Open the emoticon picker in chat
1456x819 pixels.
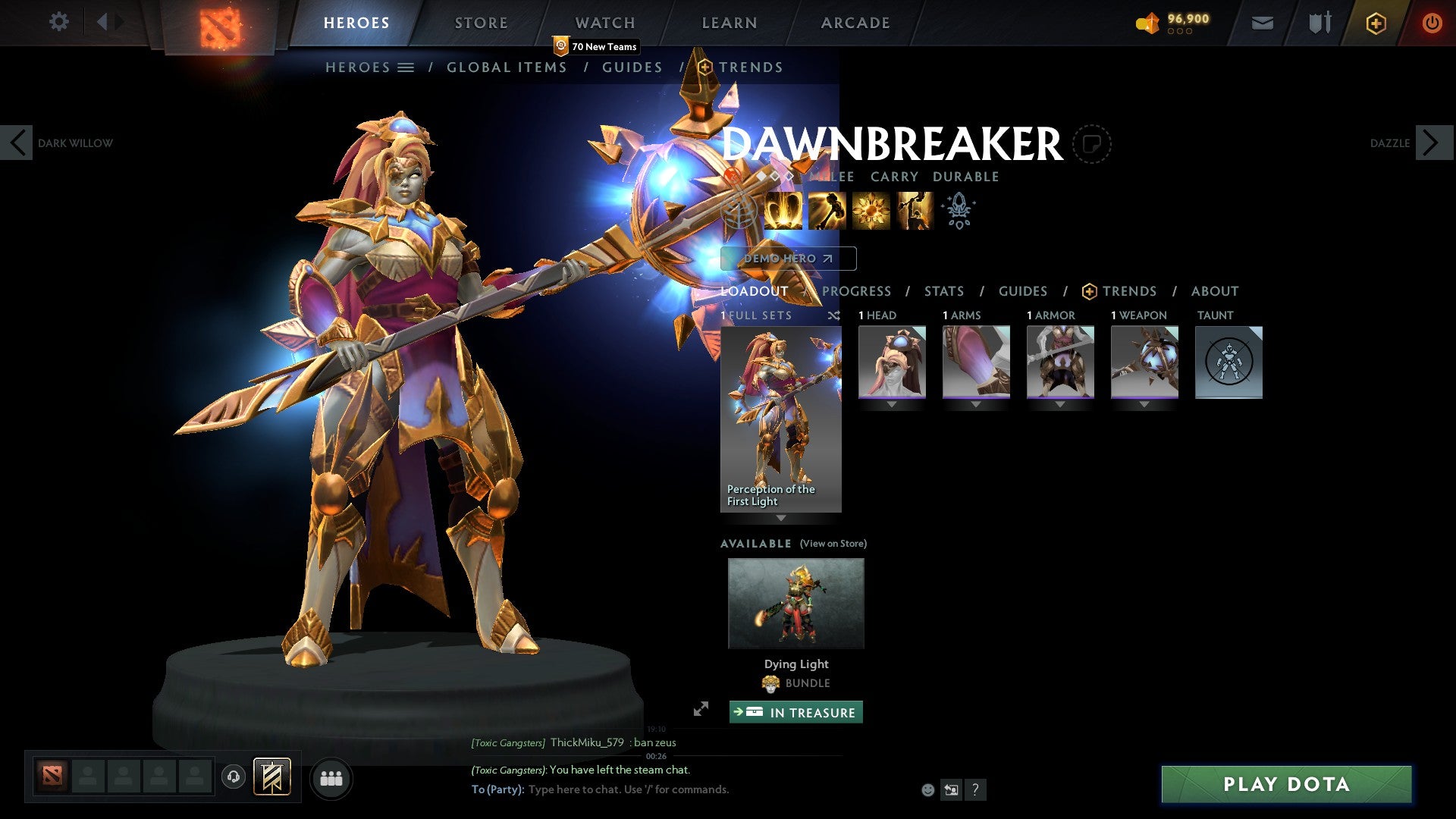tap(927, 789)
